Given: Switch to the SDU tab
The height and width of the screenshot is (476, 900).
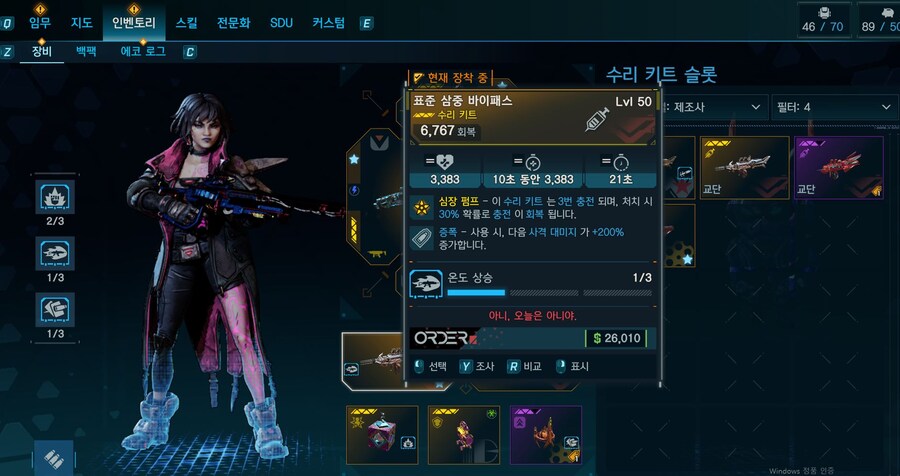Looking at the screenshot, I should point(281,22).
